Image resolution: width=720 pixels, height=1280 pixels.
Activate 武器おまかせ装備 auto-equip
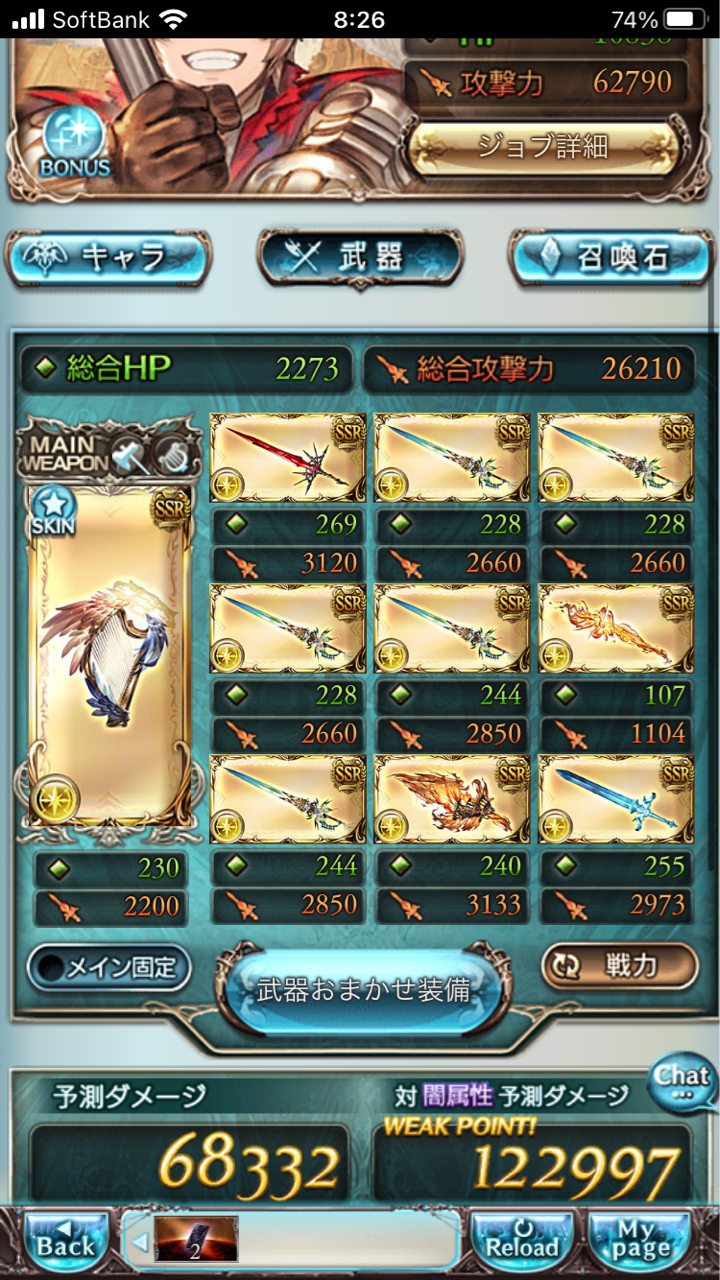[x=363, y=990]
